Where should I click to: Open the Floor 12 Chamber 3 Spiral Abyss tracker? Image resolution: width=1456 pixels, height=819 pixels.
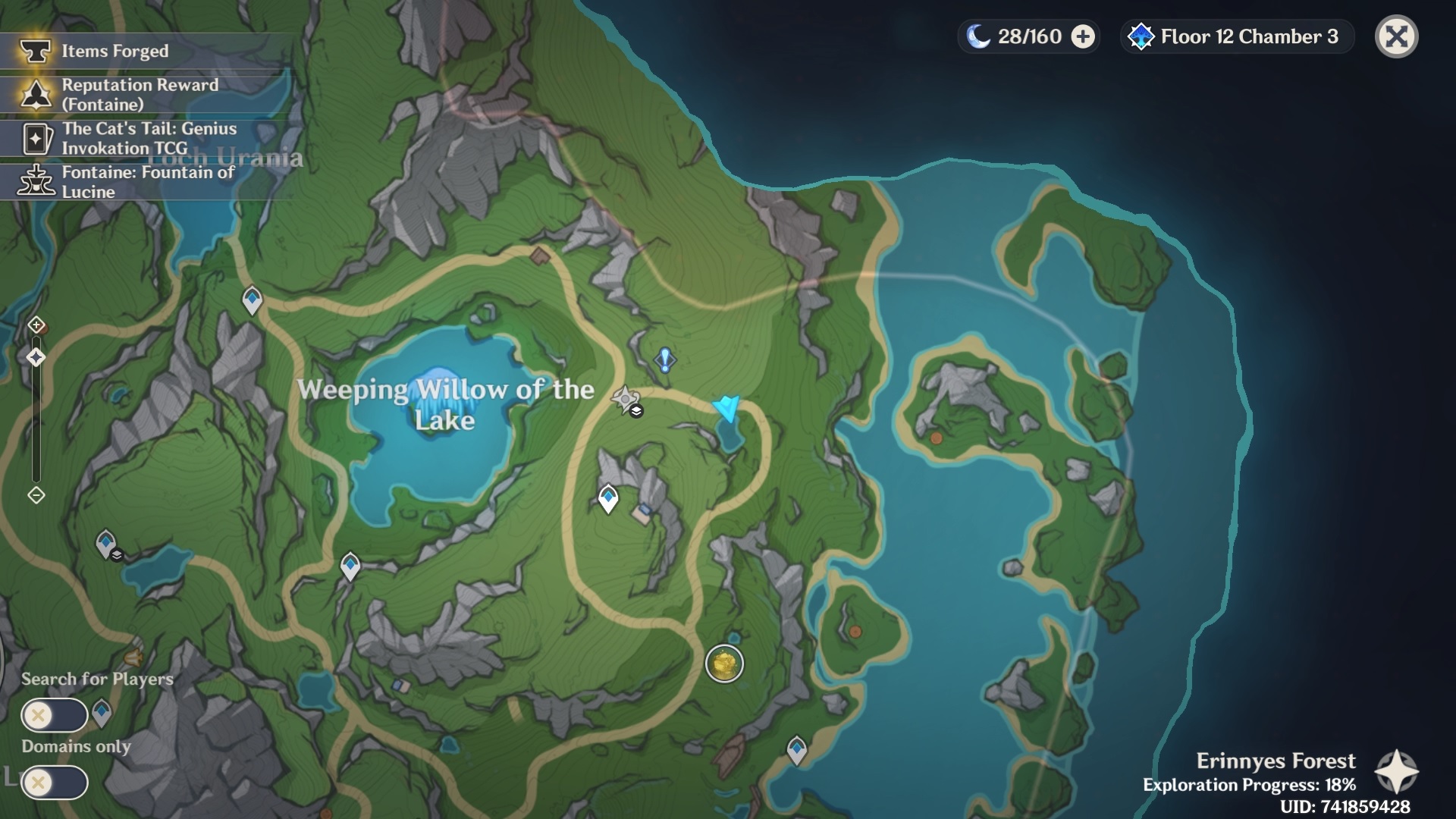click(1237, 36)
